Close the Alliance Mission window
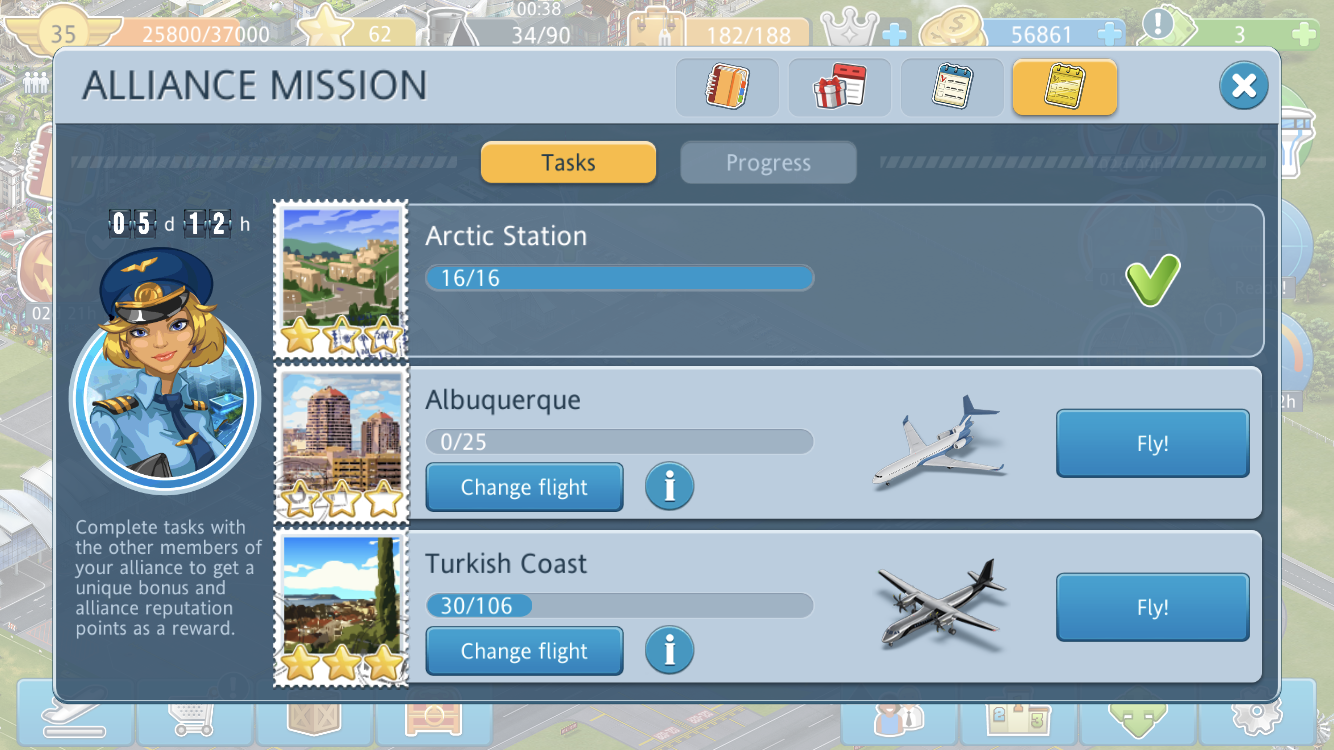Image resolution: width=1334 pixels, height=750 pixels. pos(1243,86)
